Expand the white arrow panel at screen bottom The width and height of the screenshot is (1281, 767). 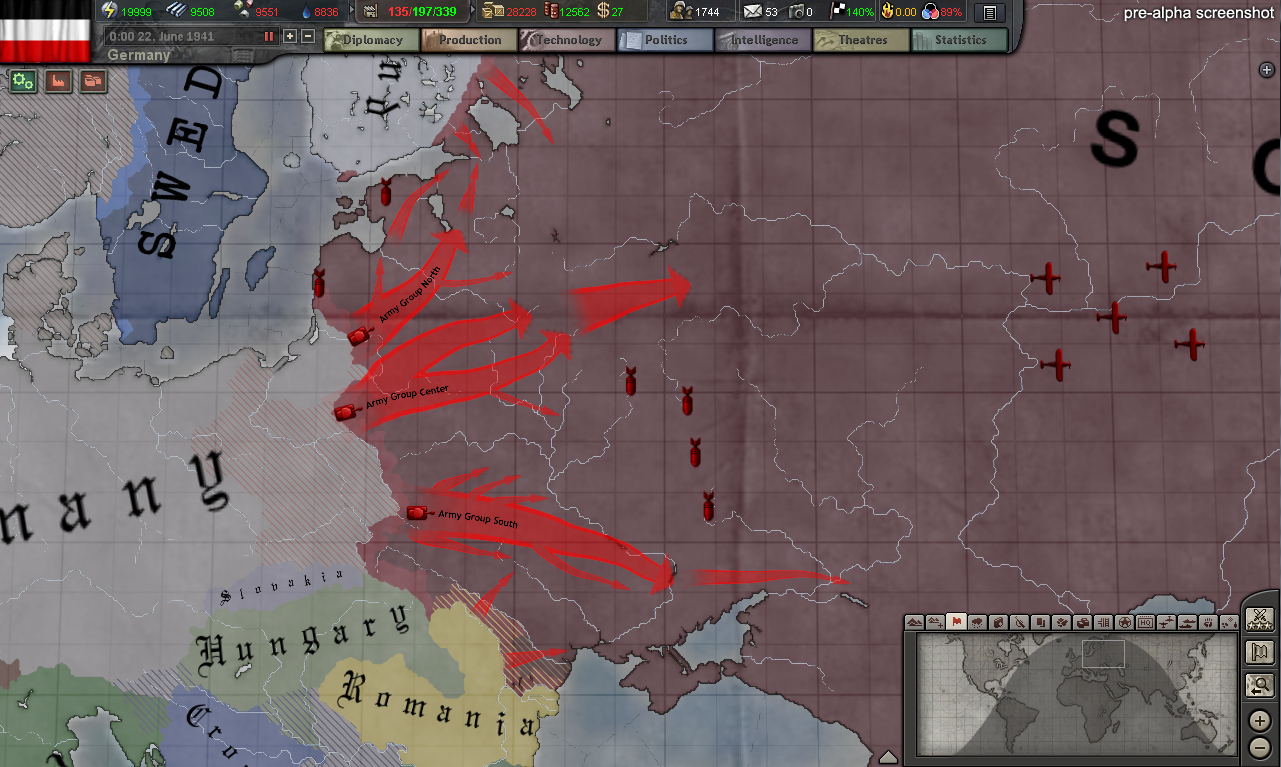(x=889, y=755)
